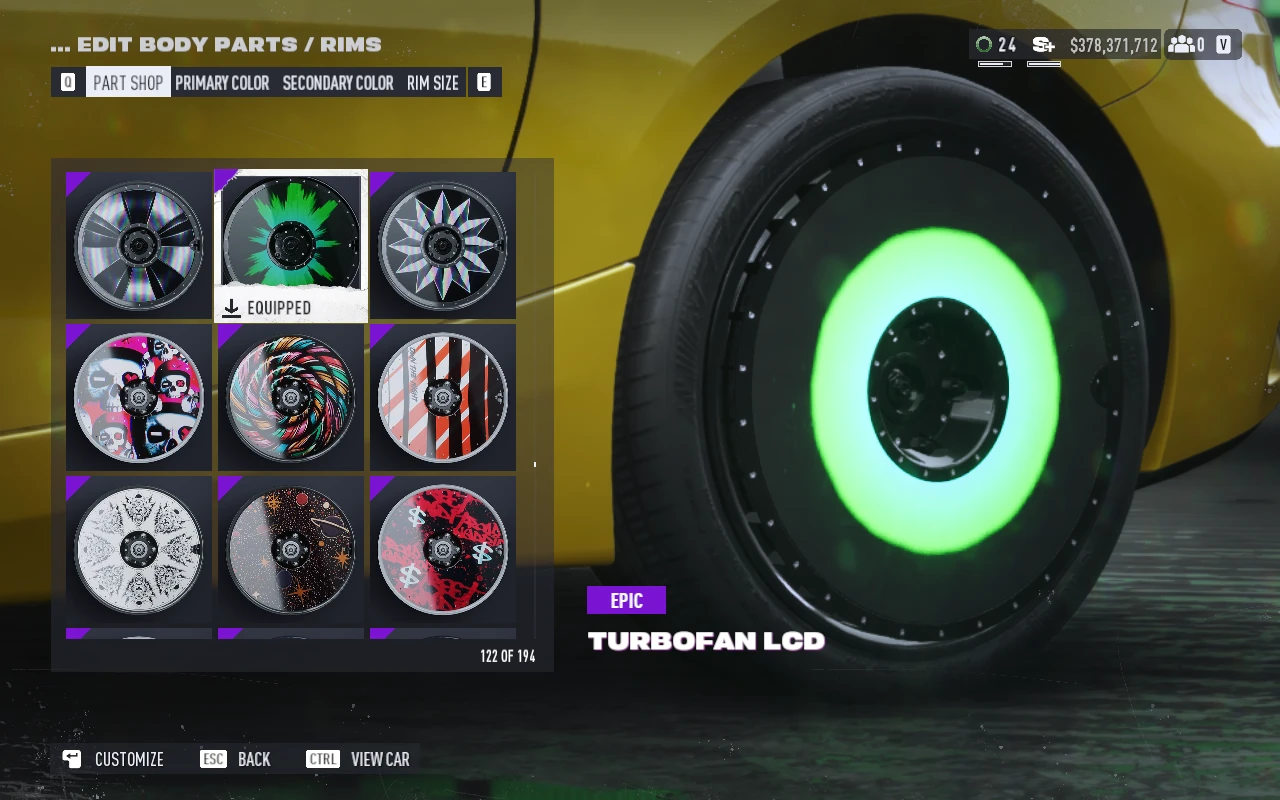Select the equipped green splash rim

pyautogui.click(x=291, y=243)
